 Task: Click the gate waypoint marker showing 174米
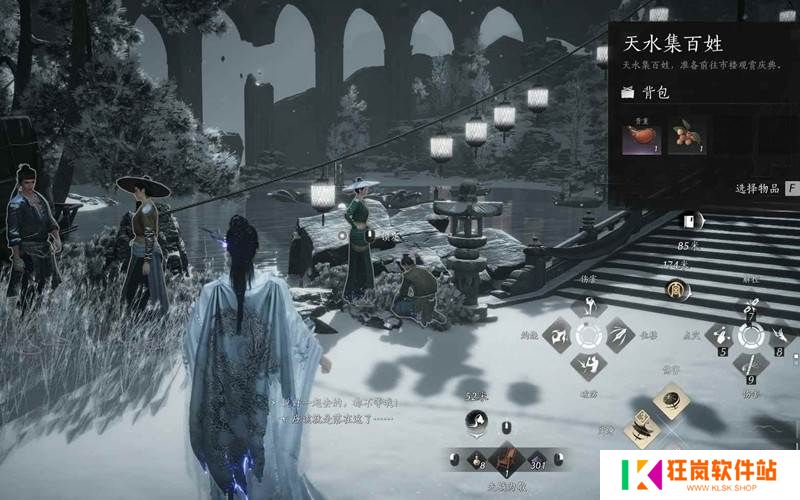[x=676, y=290]
